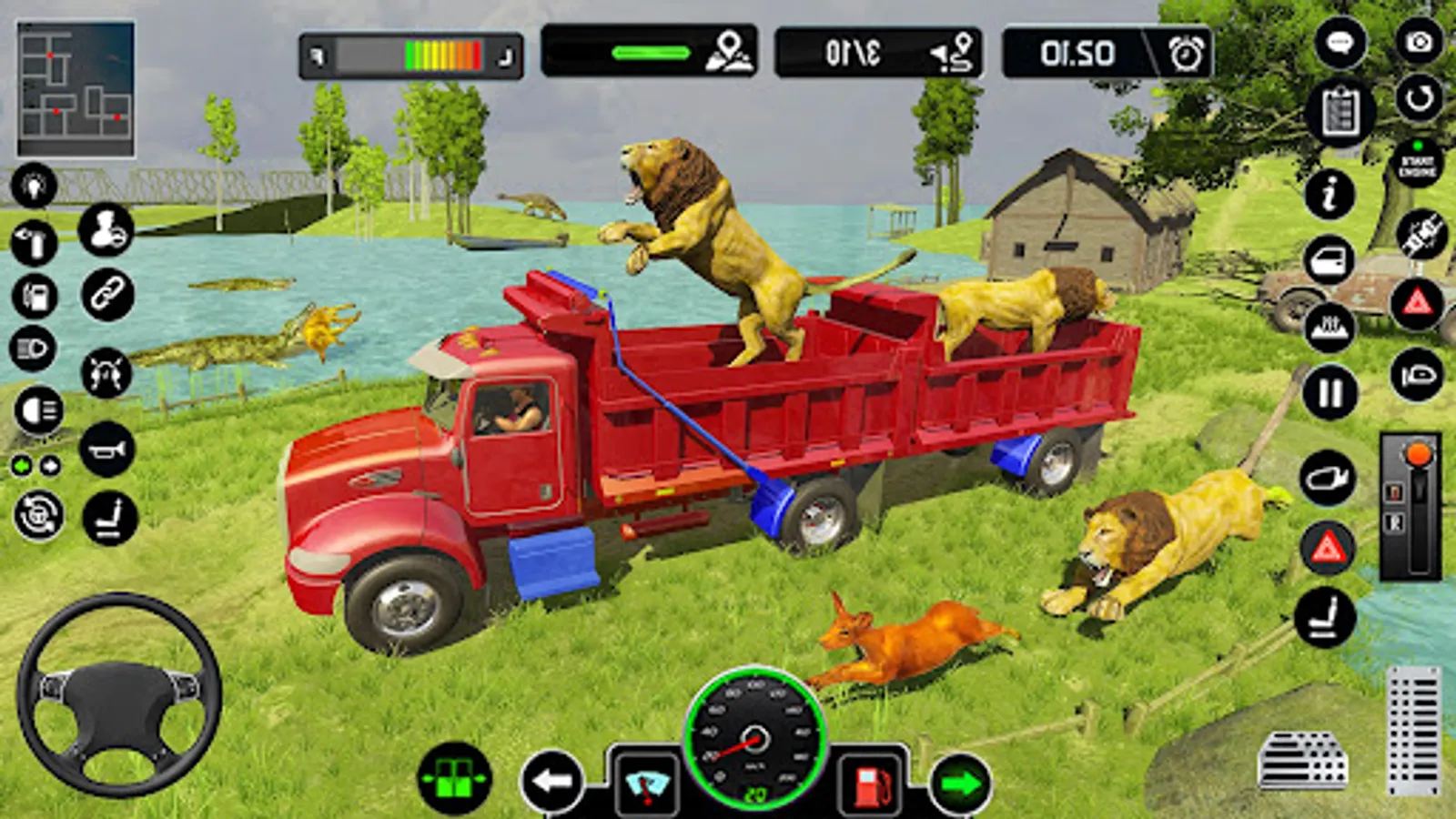Switch view with the camera icon
This screenshot has width=1456, height=819.
click(x=1419, y=42)
